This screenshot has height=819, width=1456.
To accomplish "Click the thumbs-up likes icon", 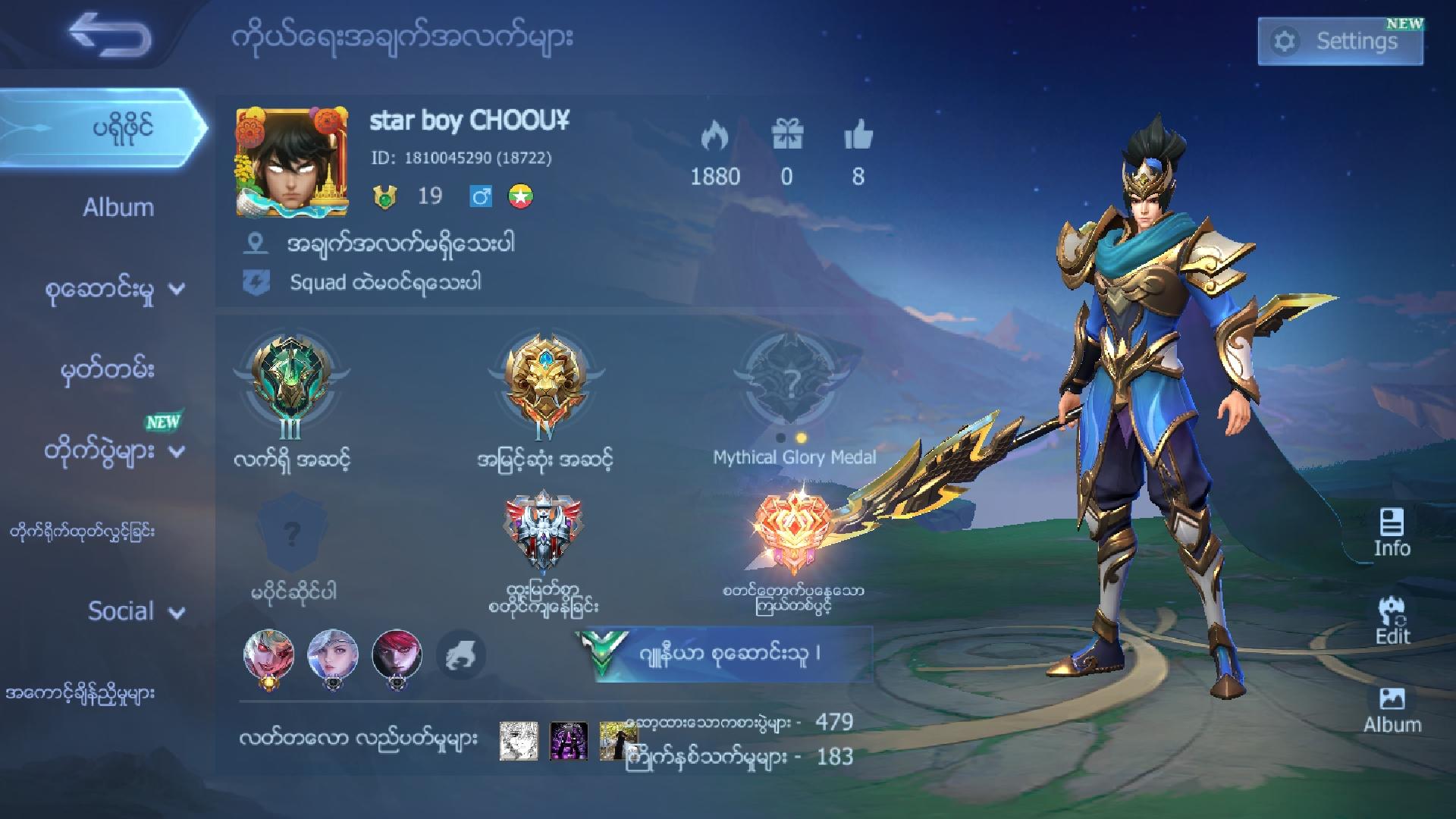I will [859, 134].
